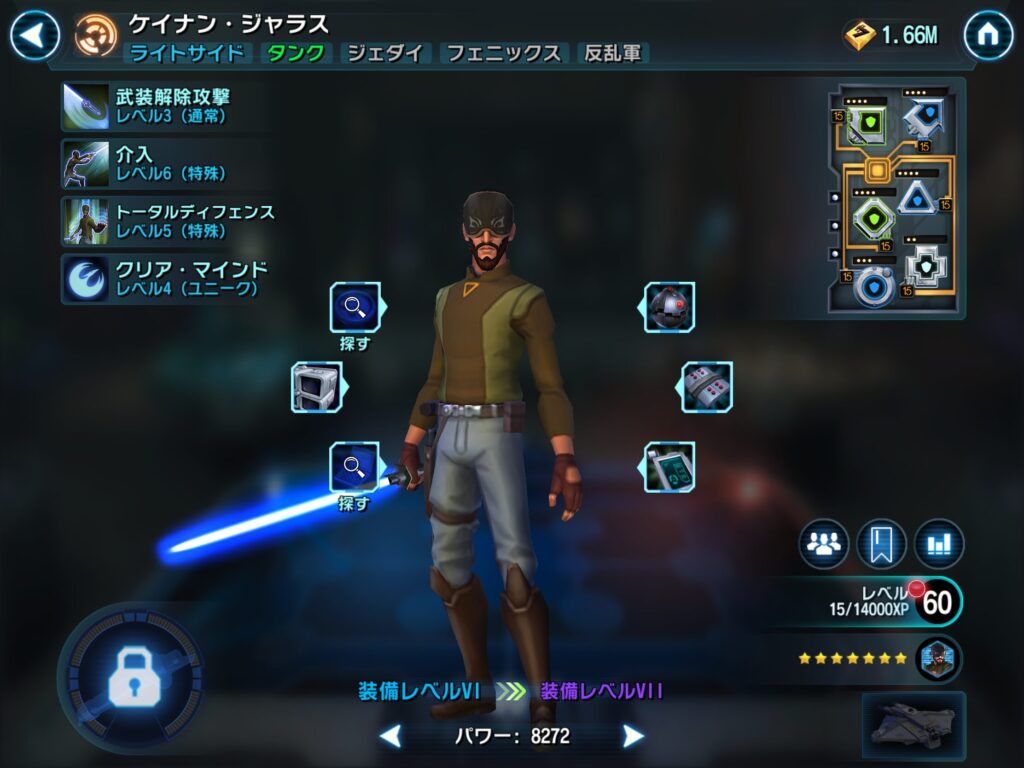Open the seven-star rank panel

pos(880,659)
